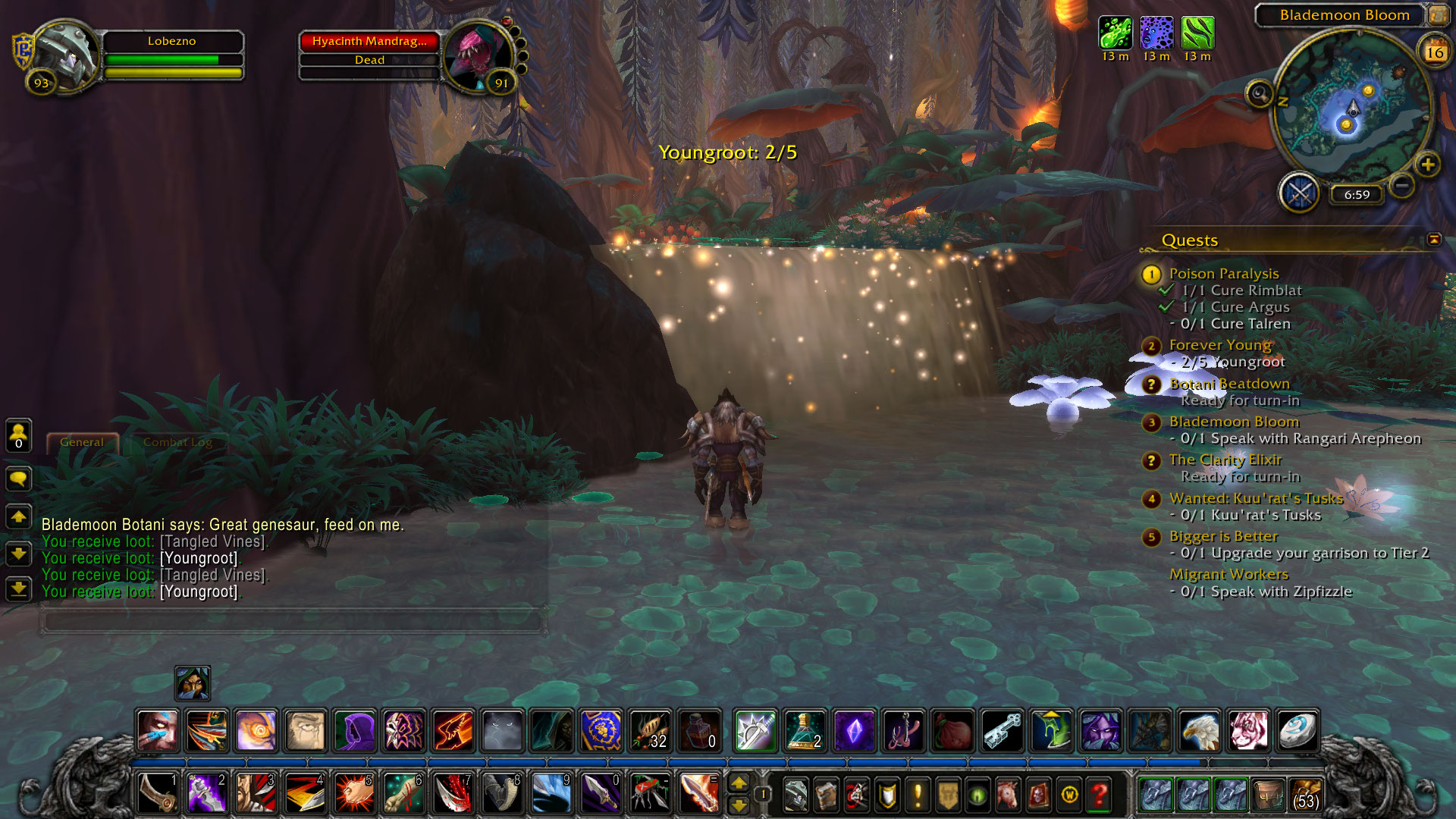Viewport: 1456px width, 819px height.
Task: Open the chat speech bubble menu
Action: (x=19, y=479)
